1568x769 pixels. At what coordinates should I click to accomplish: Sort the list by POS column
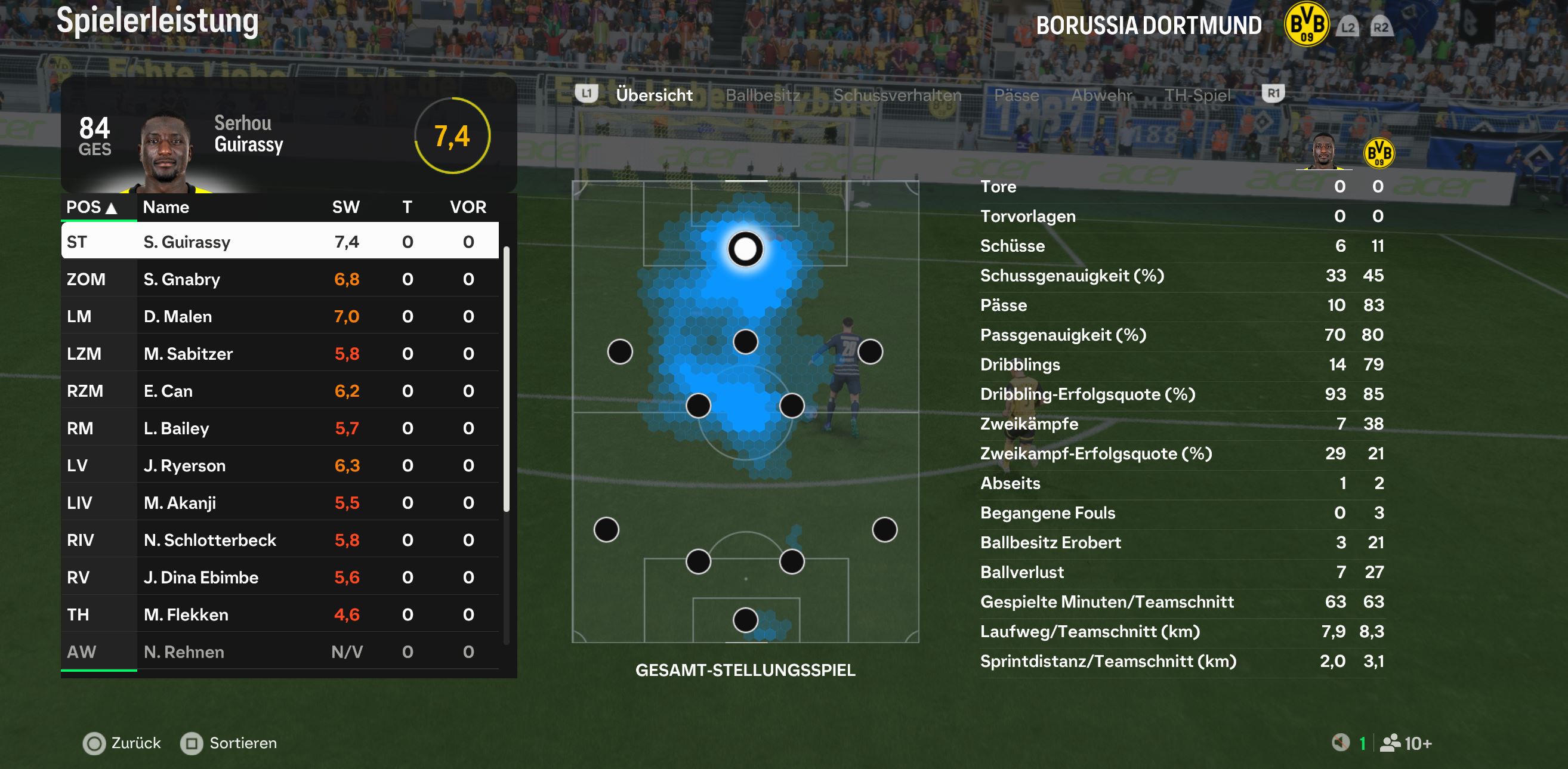point(91,207)
